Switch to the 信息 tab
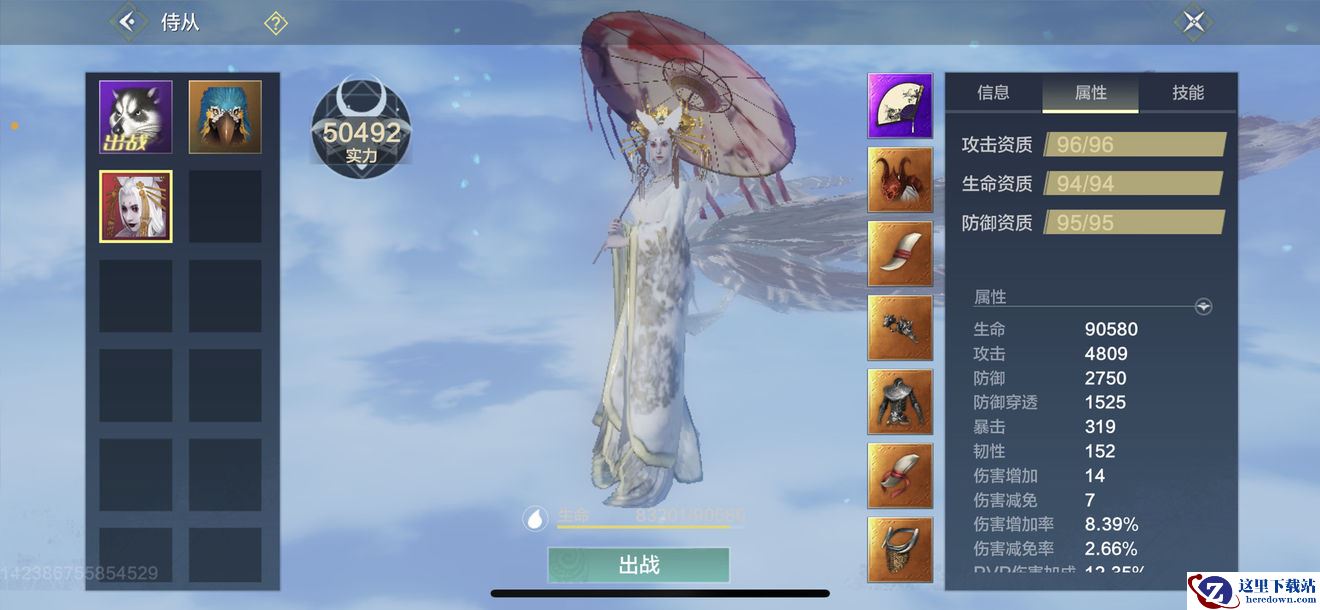The image size is (1320, 610). pos(993,93)
